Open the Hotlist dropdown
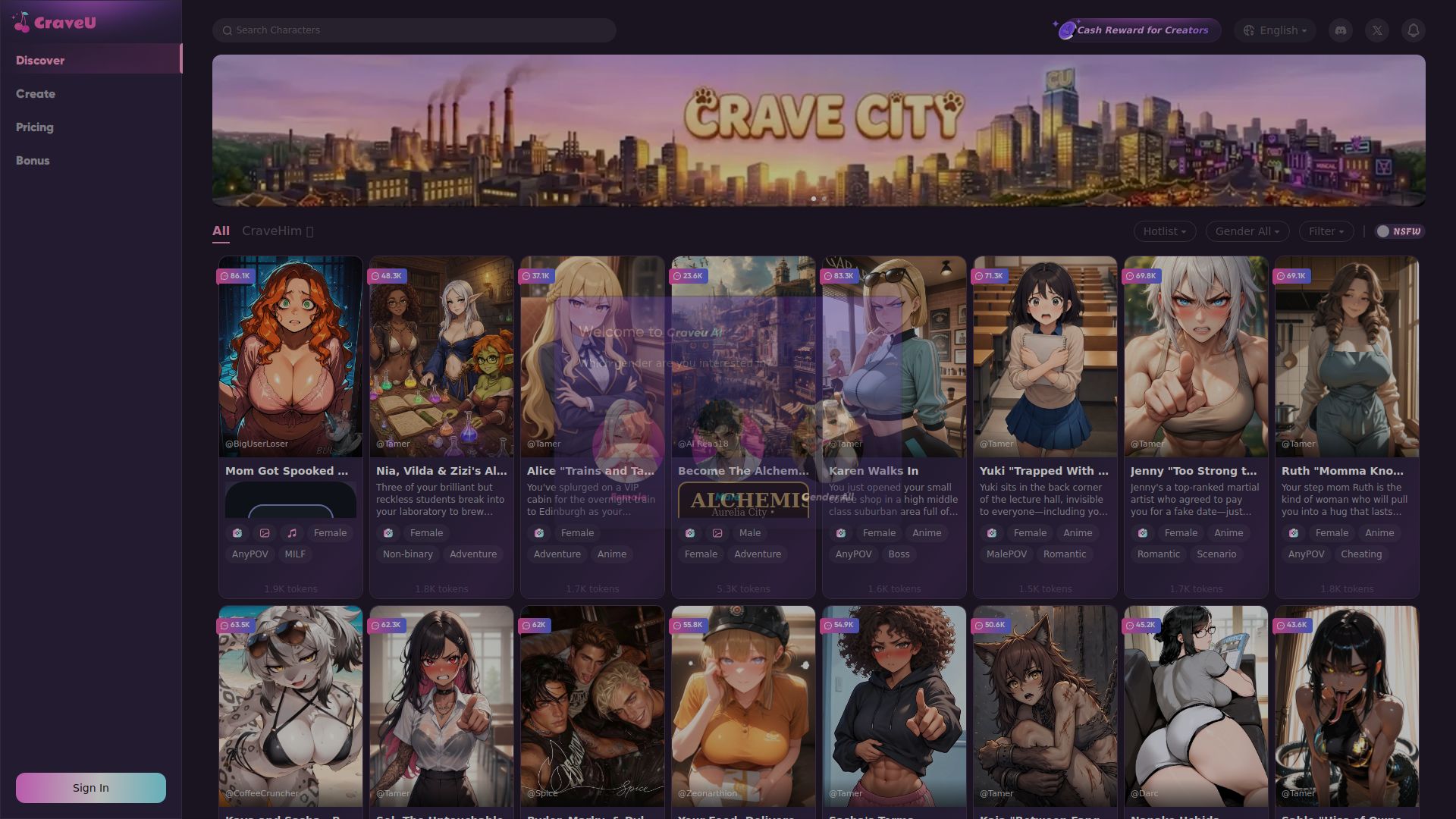This screenshot has height=819, width=1456. click(1165, 231)
